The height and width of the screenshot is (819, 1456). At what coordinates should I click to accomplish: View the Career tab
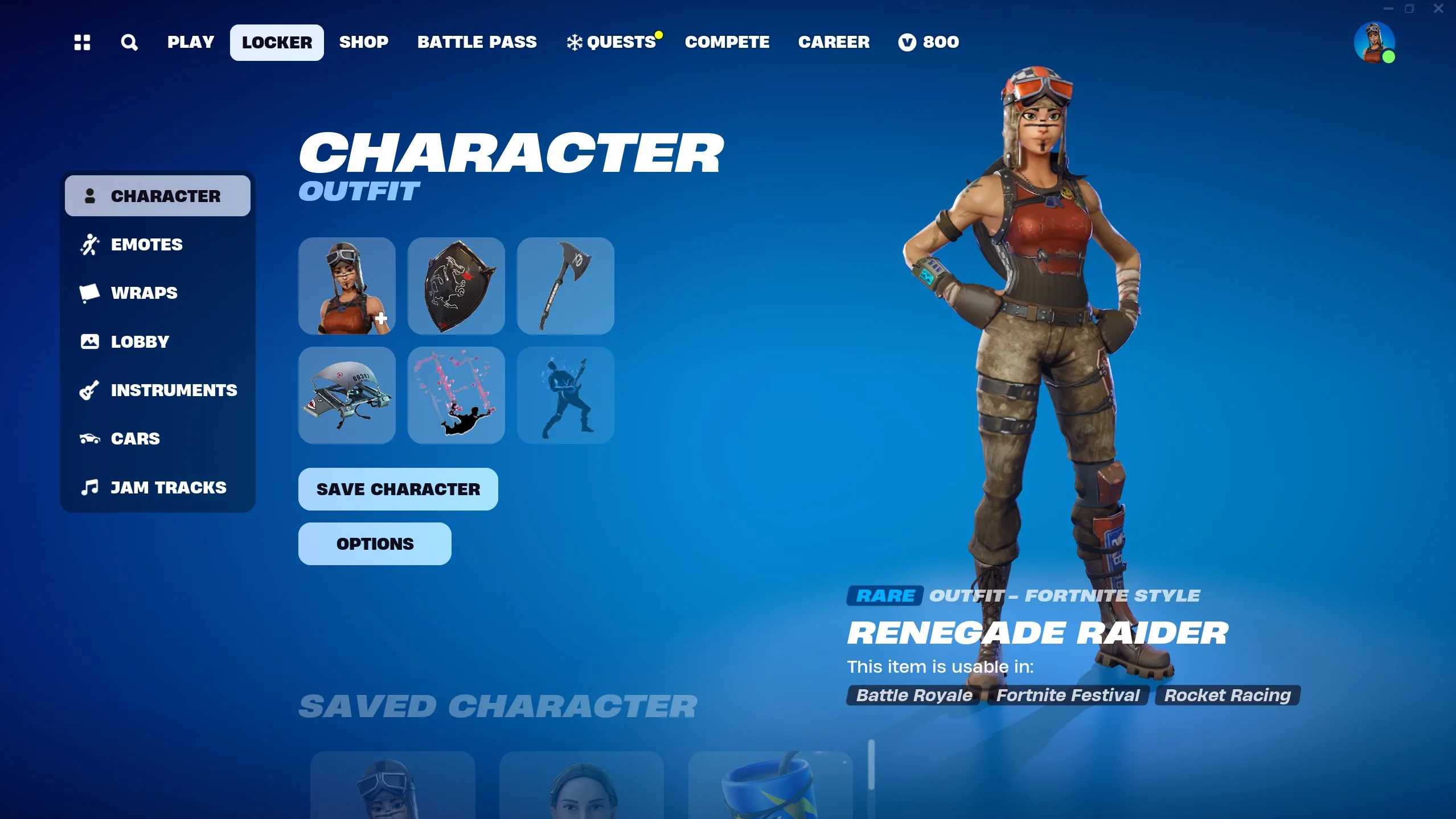coord(834,42)
